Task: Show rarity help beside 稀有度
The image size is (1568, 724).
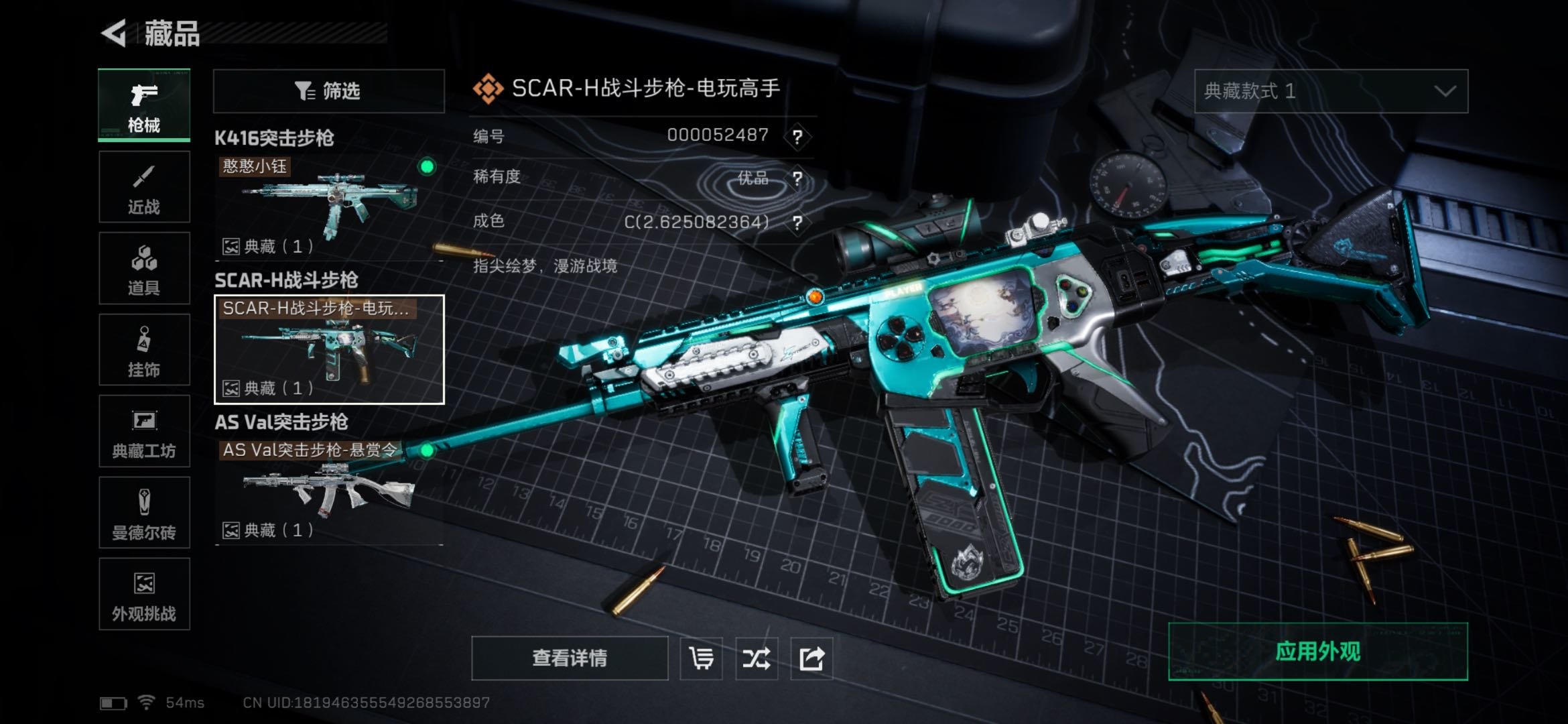Action: click(797, 178)
